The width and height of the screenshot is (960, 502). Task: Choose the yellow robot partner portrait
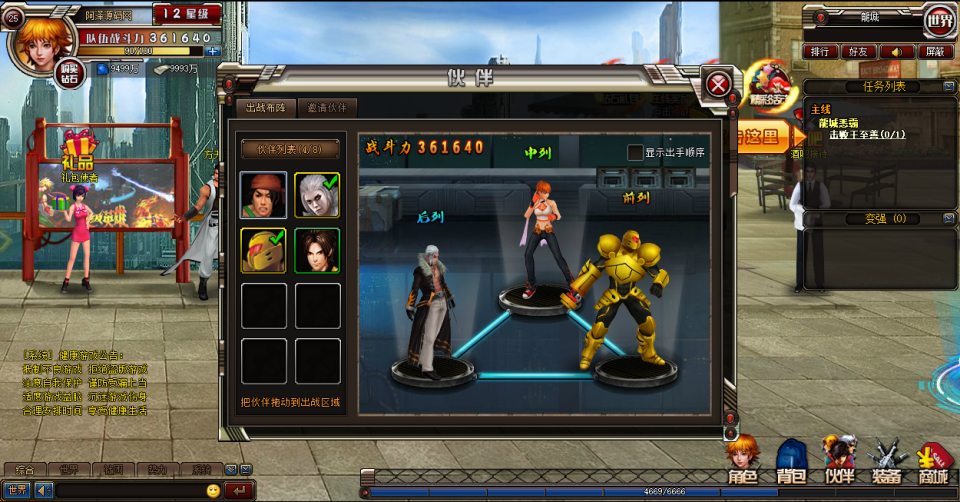(x=263, y=250)
